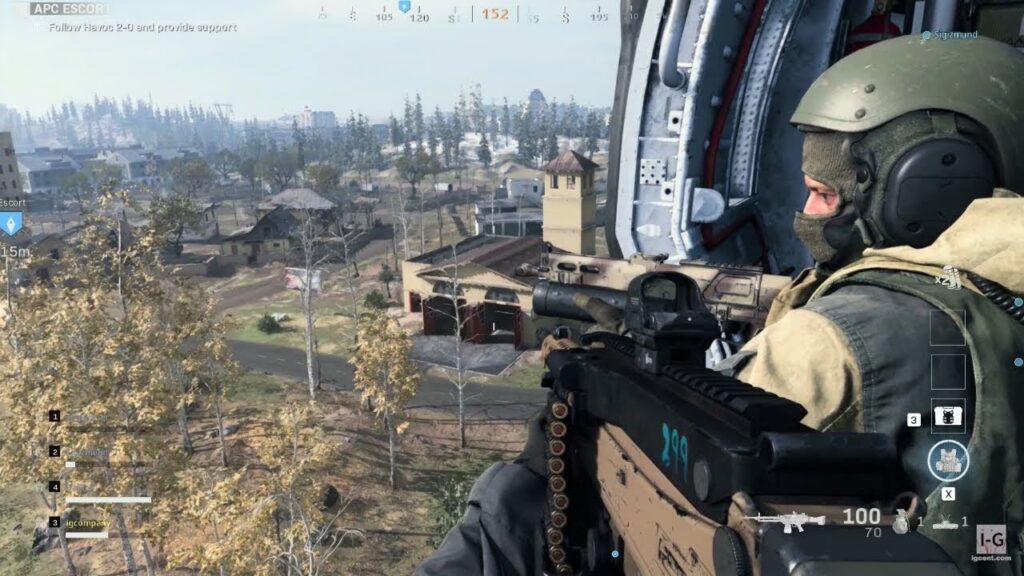The height and width of the screenshot is (576, 1024).
Task: Use the armor vest icon in the circle
Action: click(x=947, y=460)
